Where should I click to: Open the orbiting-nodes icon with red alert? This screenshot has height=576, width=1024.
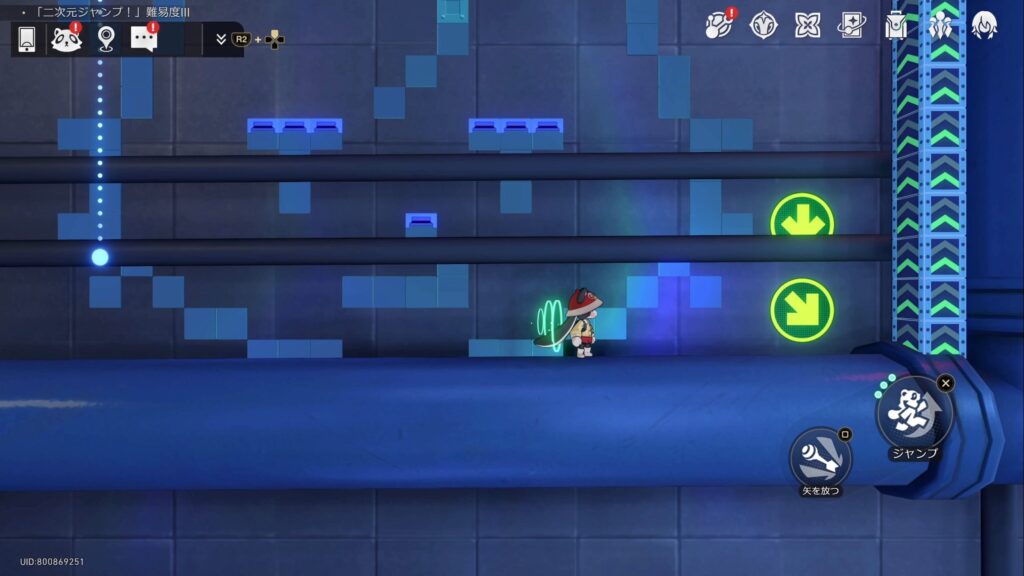(x=719, y=26)
